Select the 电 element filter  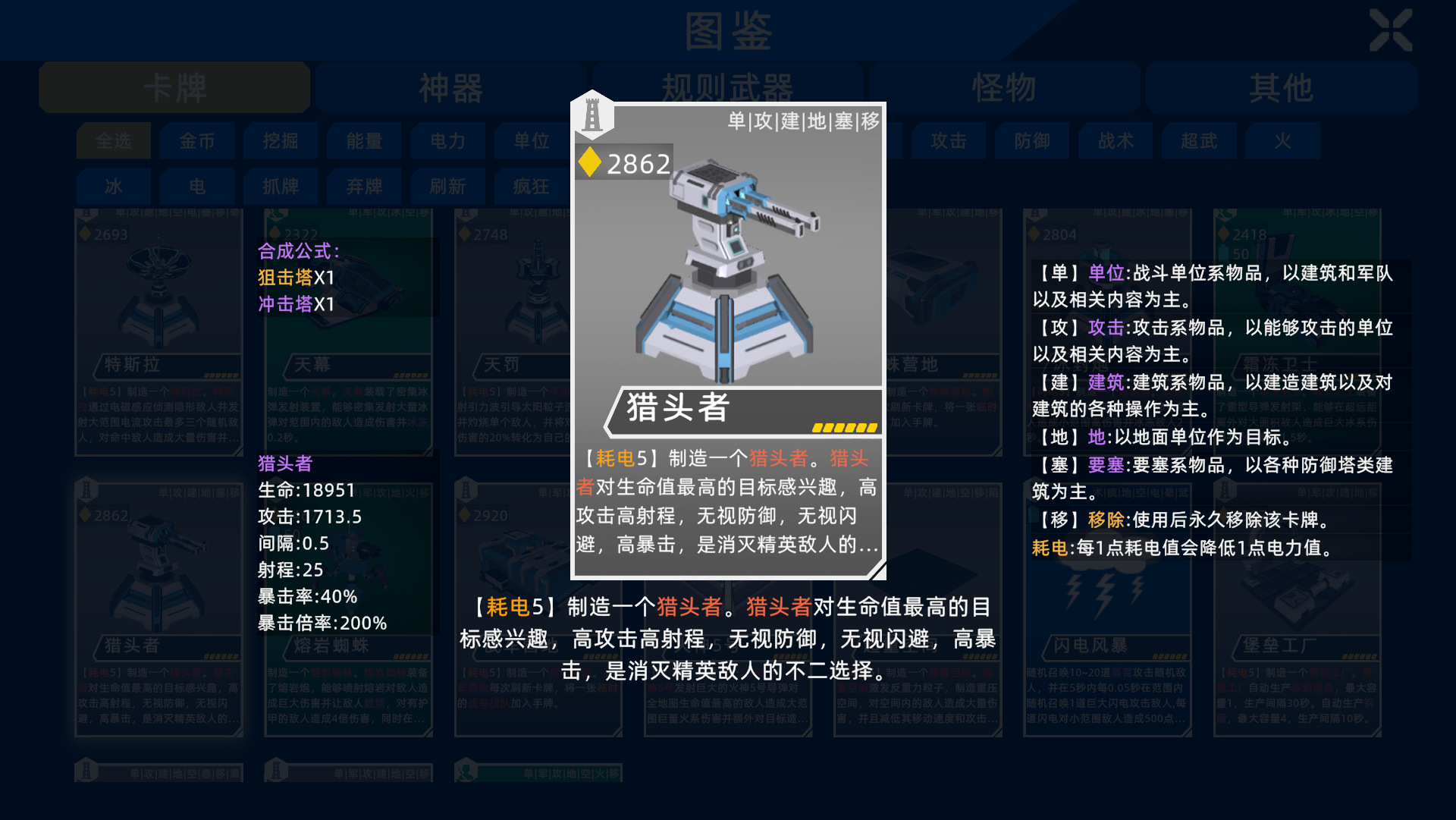pos(197,186)
